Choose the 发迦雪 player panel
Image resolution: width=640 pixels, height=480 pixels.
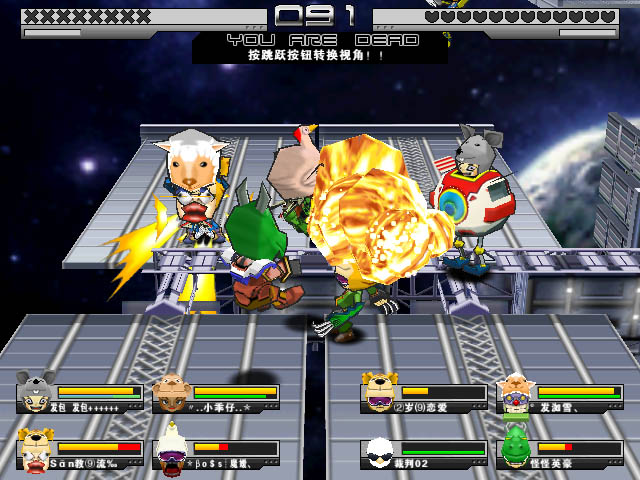click(x=560, y=395)
